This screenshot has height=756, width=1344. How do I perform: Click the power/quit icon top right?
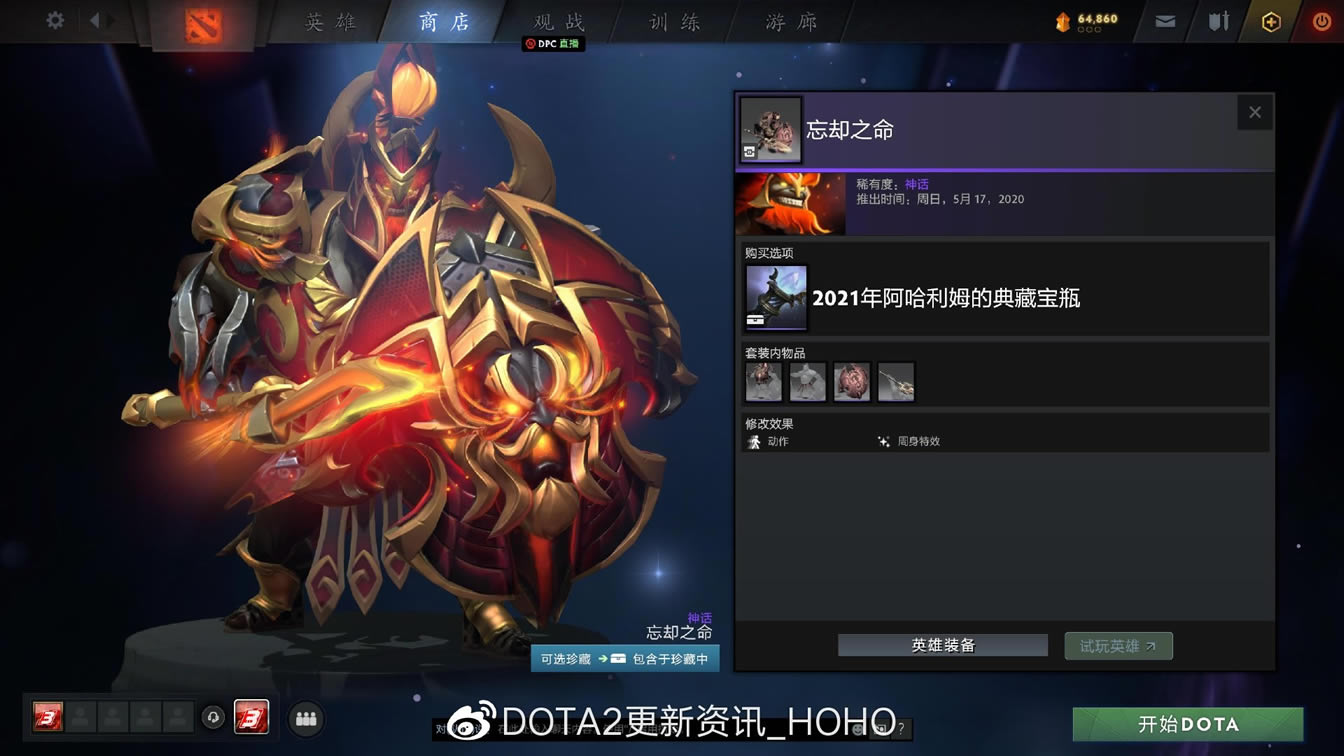[1323, 19]
